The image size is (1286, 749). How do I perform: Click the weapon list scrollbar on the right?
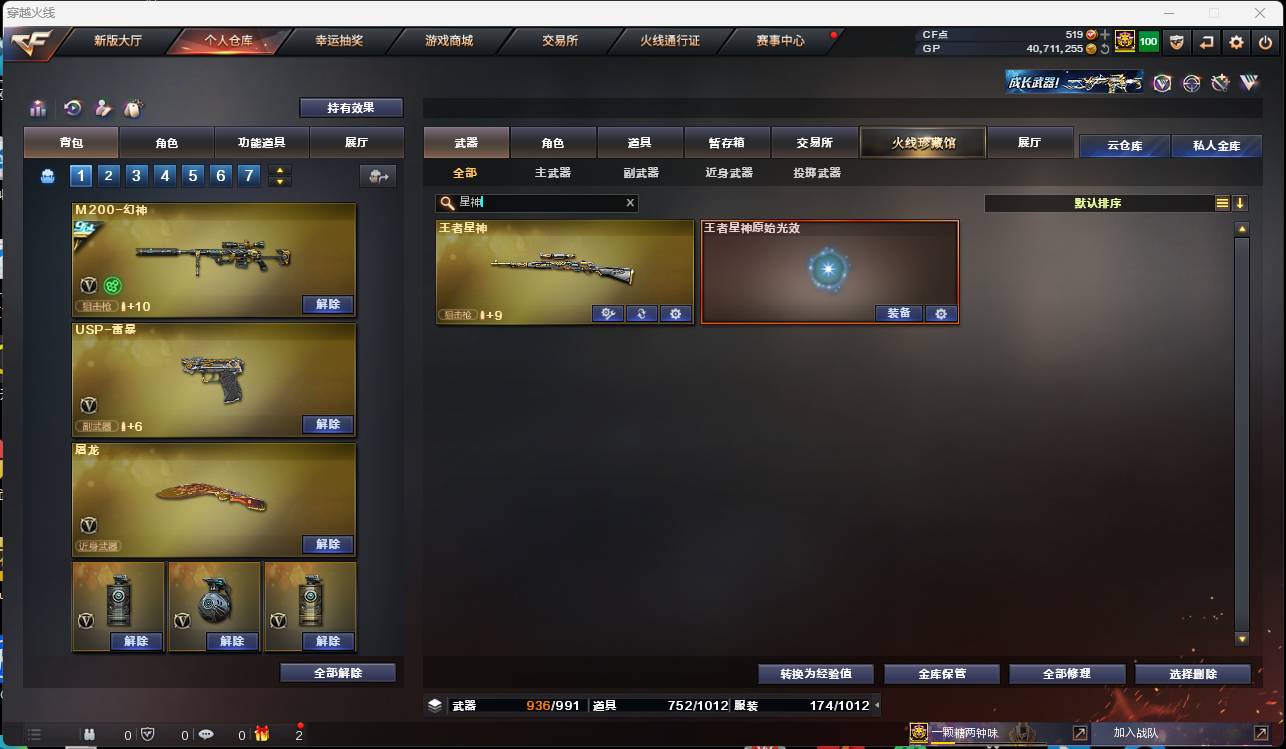[x=1243, y=430]
